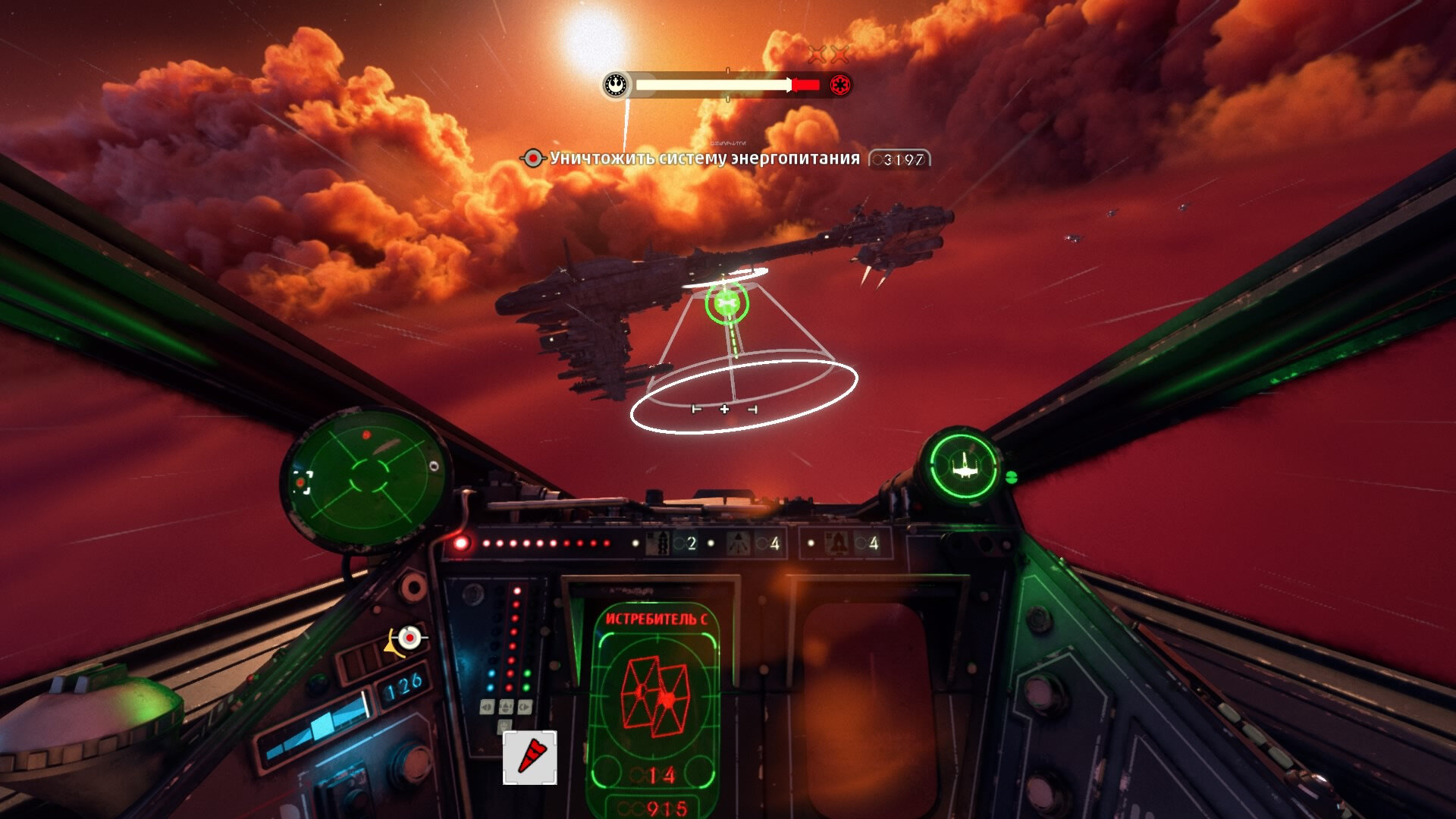1456x819 pixels.
Task: Select the green targeted enemy marker
Action: tap(726, 303)
